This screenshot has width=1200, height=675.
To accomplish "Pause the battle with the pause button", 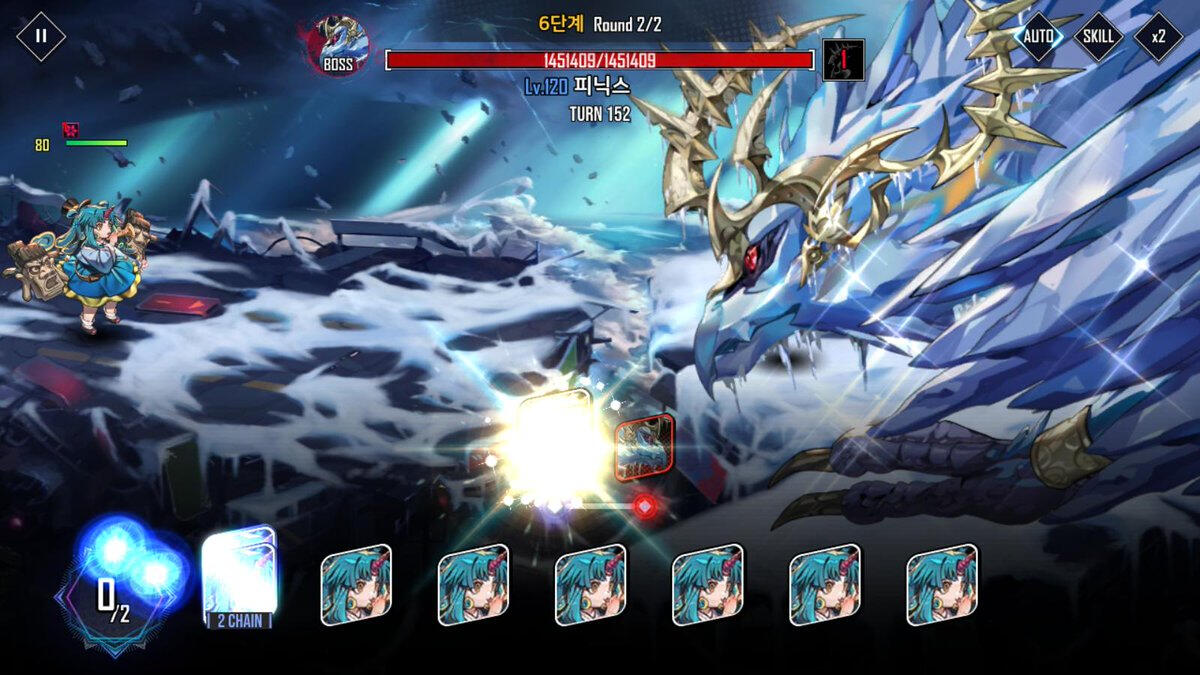I will pyautogui.click(x=41, y=37).
